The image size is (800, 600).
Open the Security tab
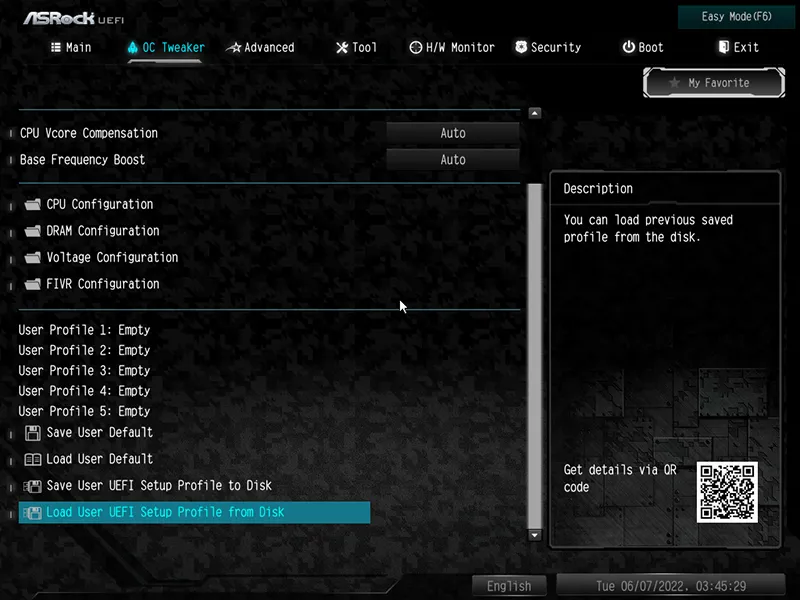pos(548,47)
